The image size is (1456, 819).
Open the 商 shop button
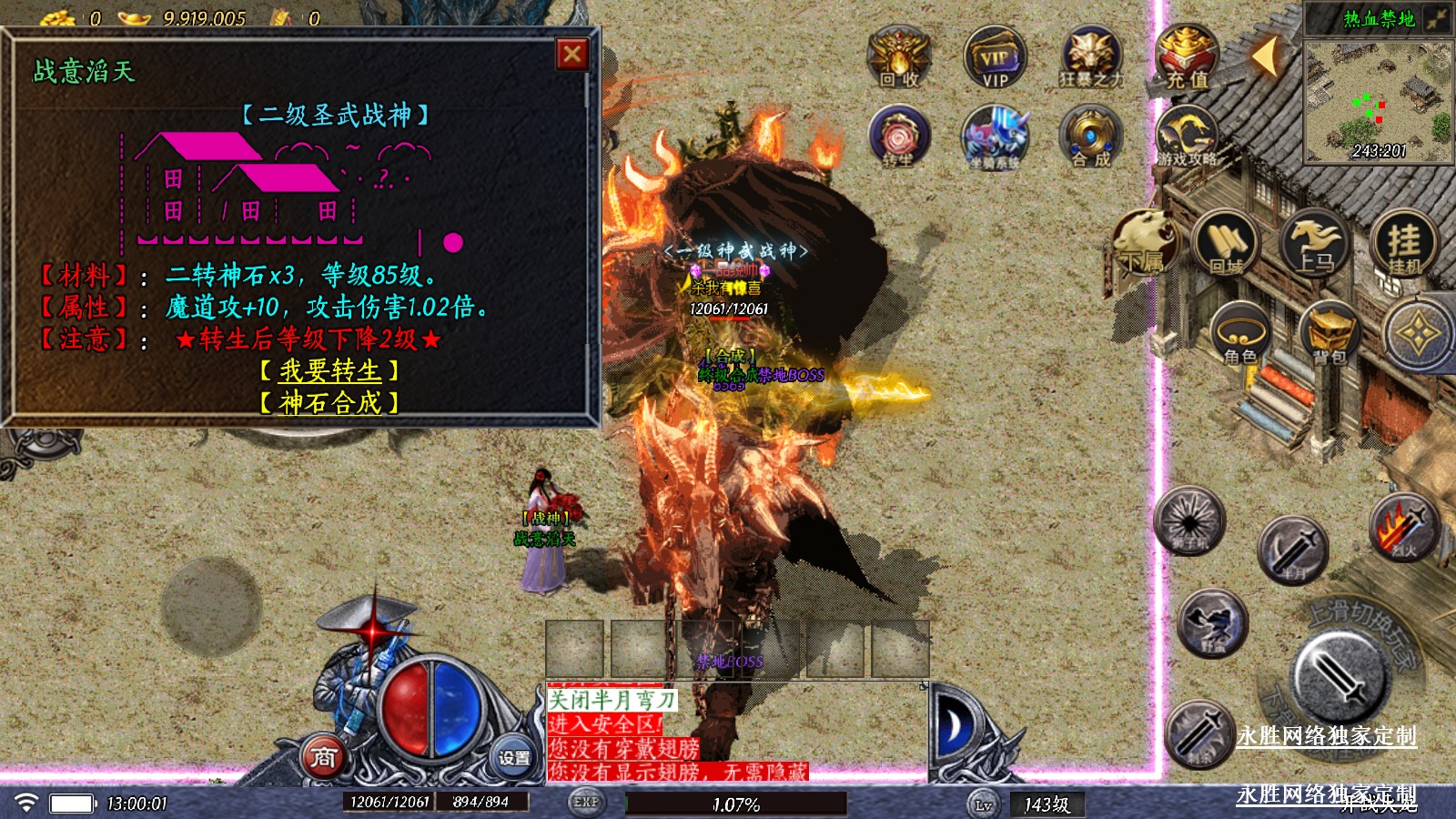[x=324, y=756]
